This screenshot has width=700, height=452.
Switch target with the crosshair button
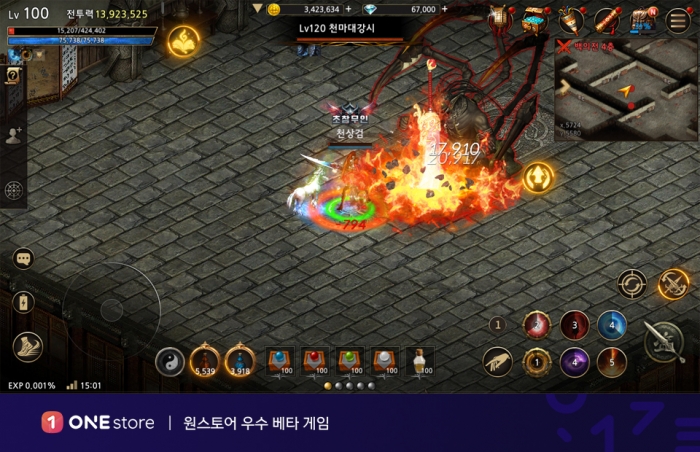pyautogui.click(x=631, y=284)
